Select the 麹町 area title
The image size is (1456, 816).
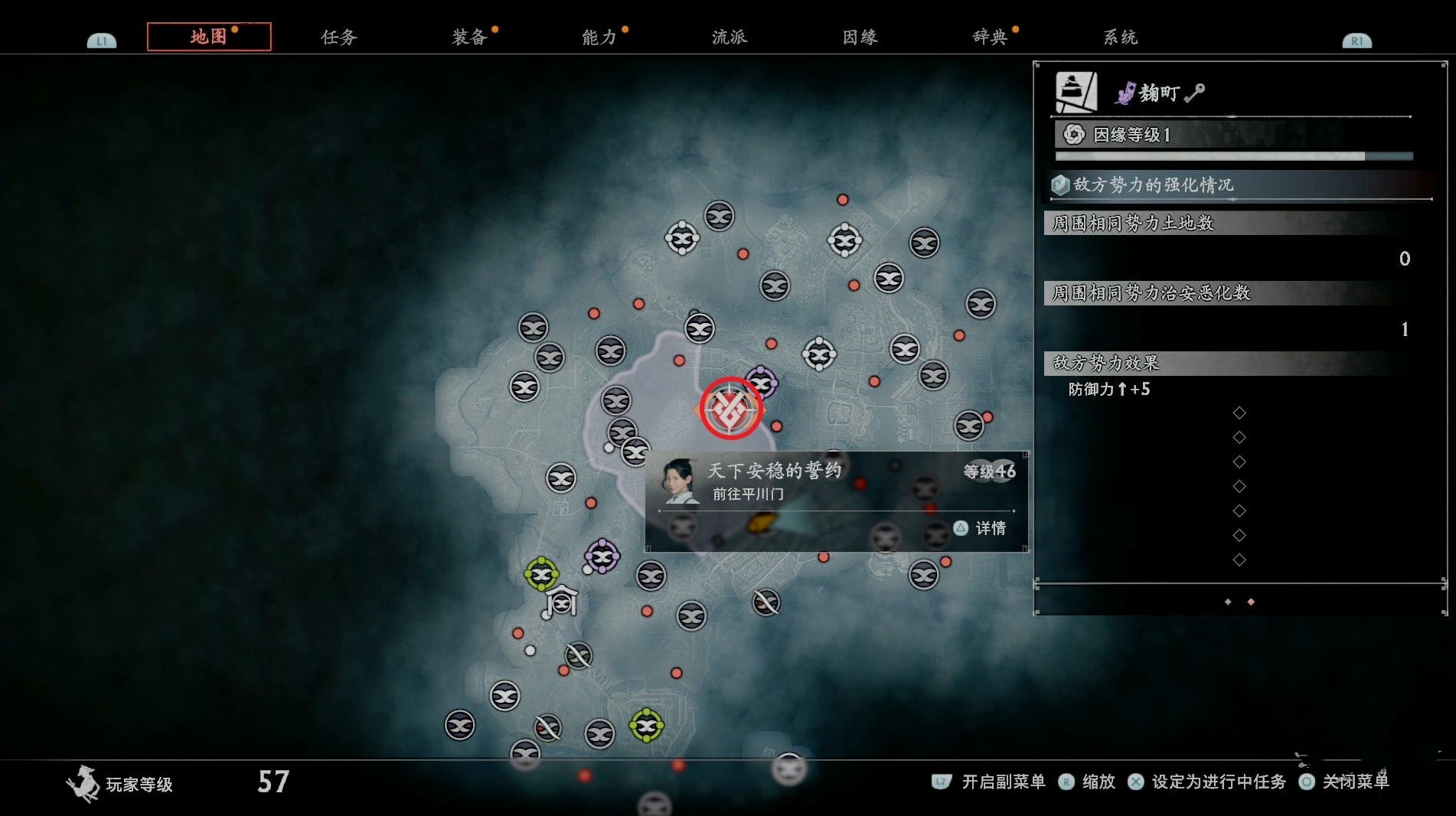click(x=1158, y=93)
